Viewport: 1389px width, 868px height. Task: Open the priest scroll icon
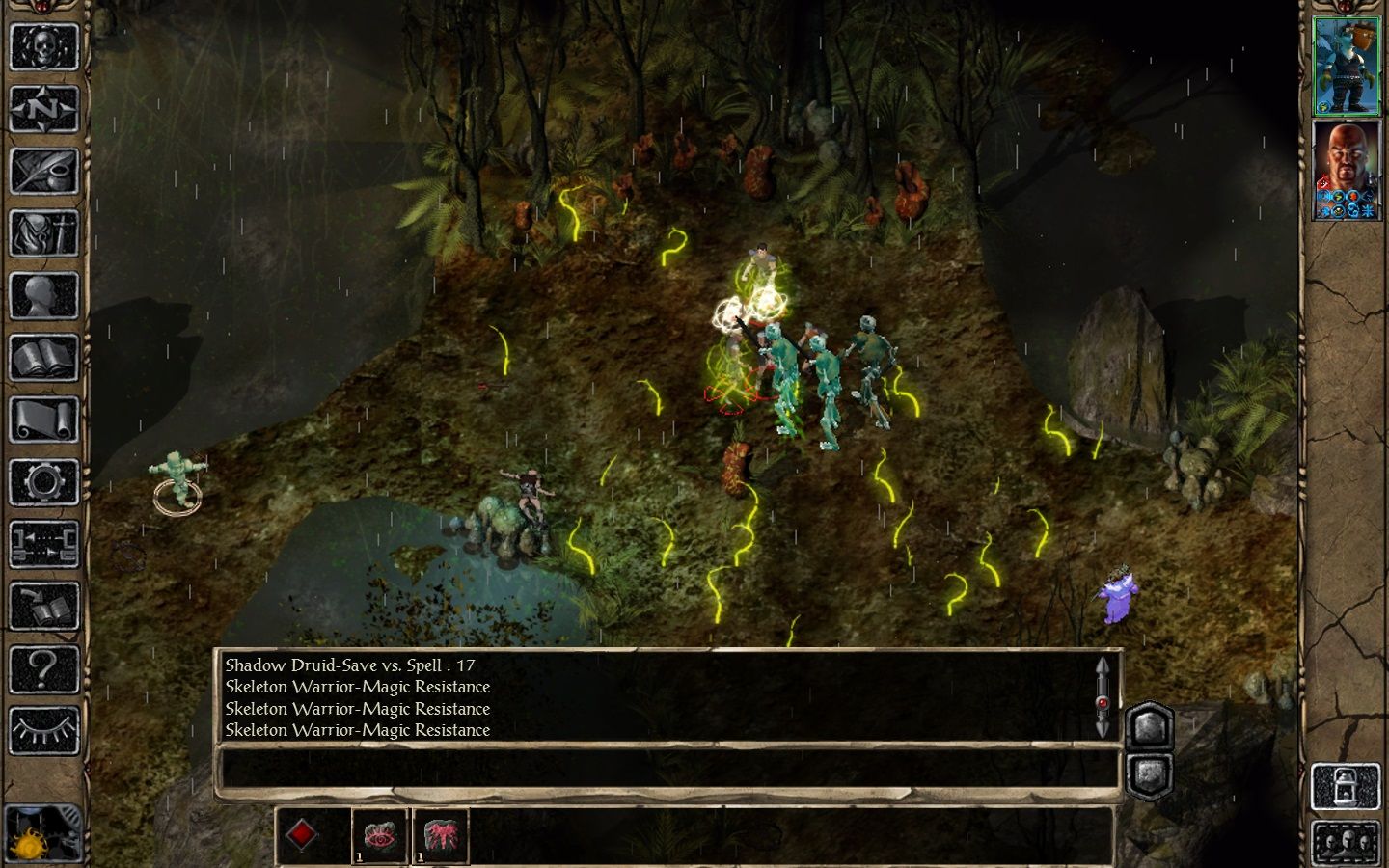tap(43, 420)
